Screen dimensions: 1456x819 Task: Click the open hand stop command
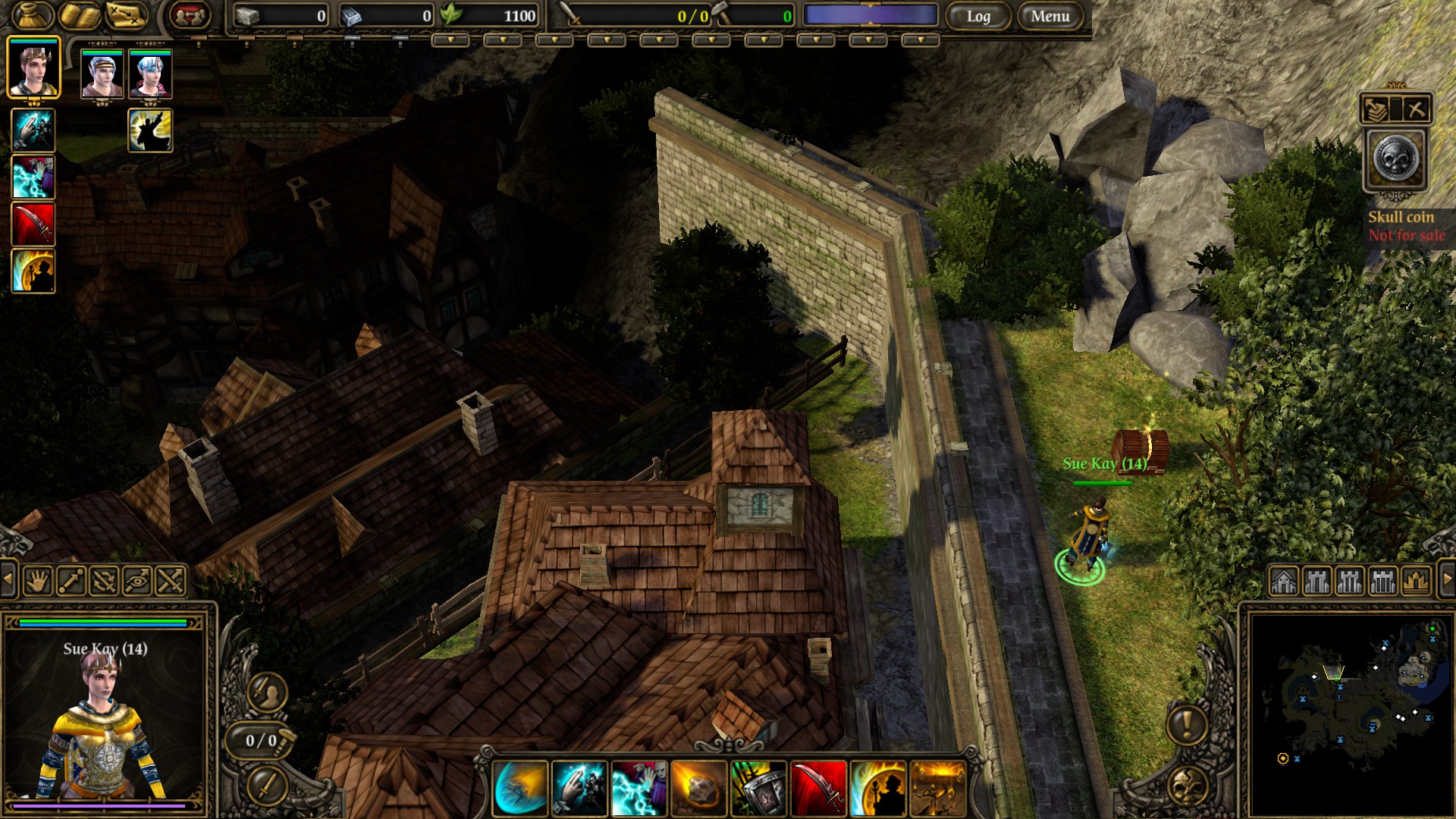tap(37, 582)
